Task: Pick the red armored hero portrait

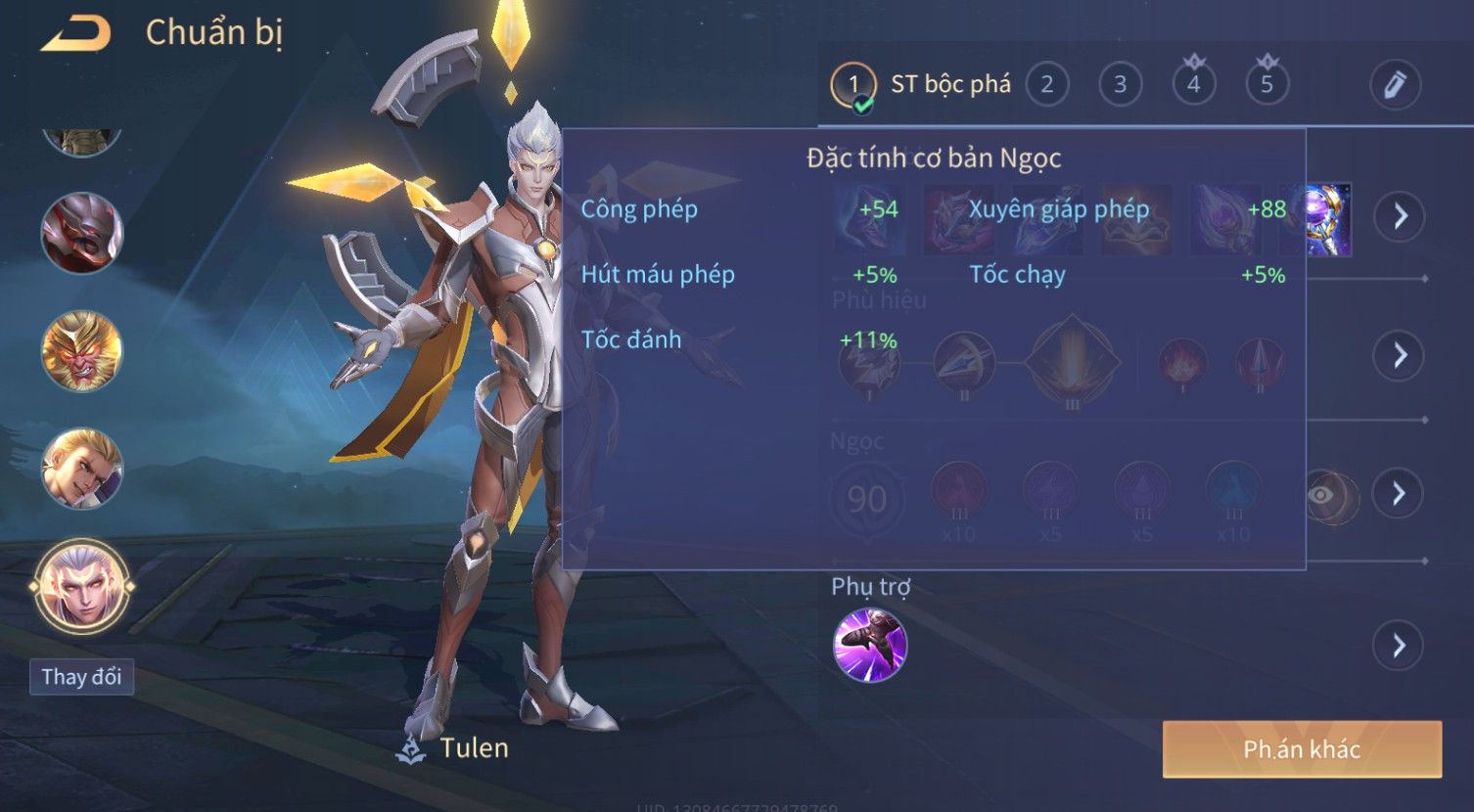Action: pos(82,234)
